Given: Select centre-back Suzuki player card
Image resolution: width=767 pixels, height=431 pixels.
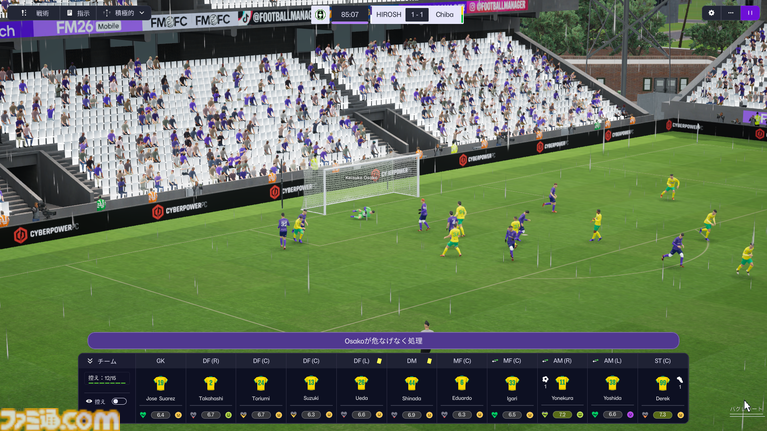Looking at the screenshot, I should click(x=311, y=391).
